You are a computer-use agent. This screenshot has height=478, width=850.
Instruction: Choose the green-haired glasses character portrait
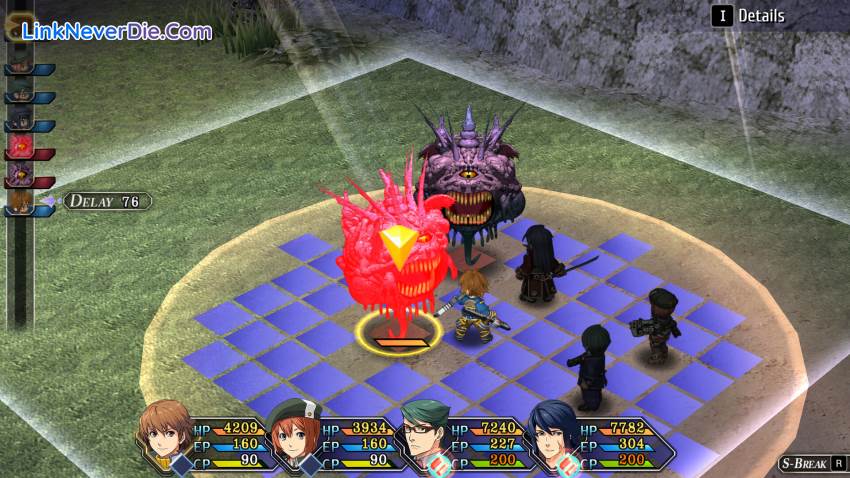click(x=424, y=433)
